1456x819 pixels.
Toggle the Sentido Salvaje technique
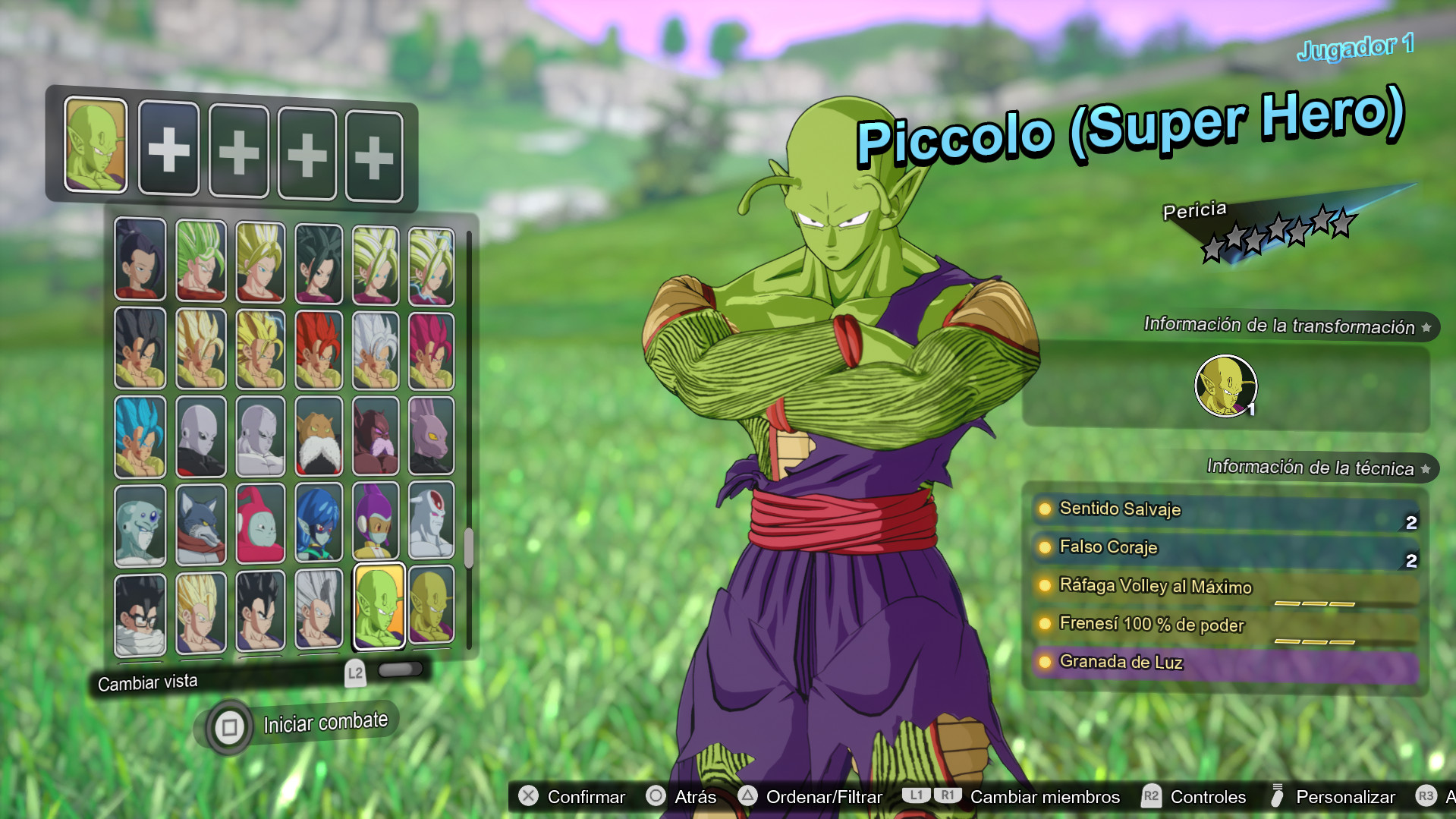[x=1121, y=510]
